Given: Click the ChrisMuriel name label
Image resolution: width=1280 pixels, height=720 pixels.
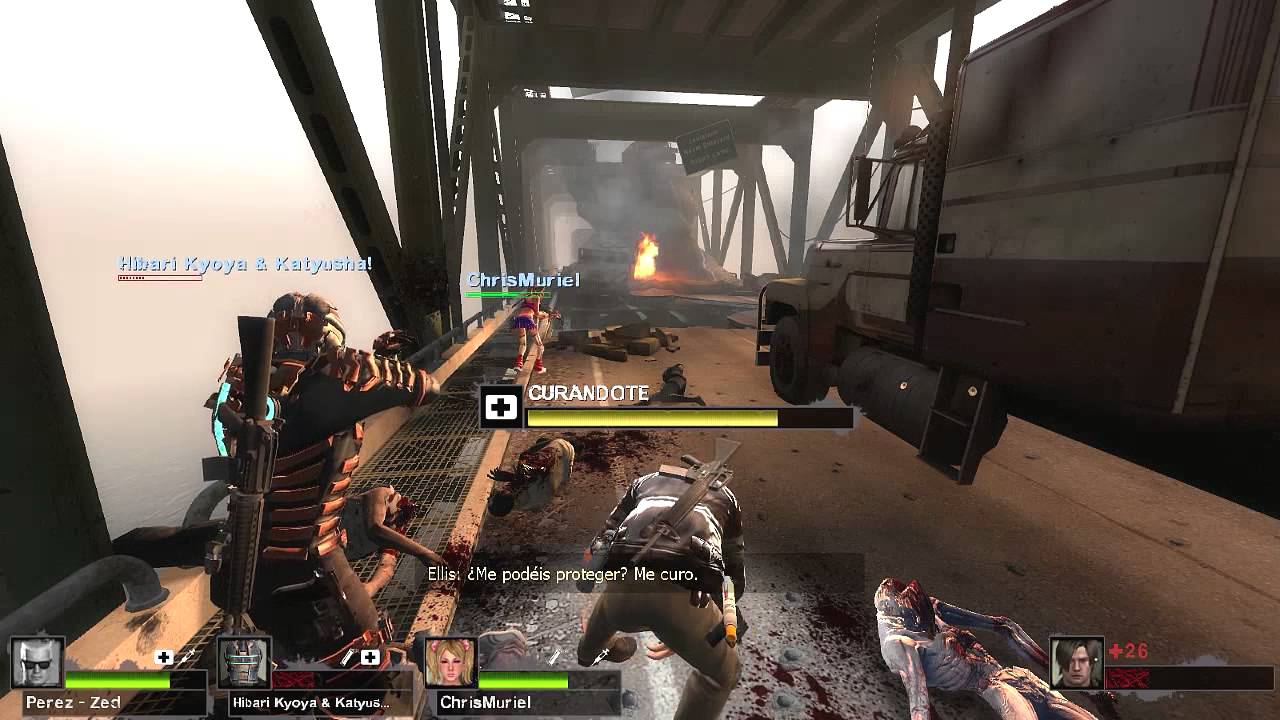Looking at the screenshot, I should 484,700.
